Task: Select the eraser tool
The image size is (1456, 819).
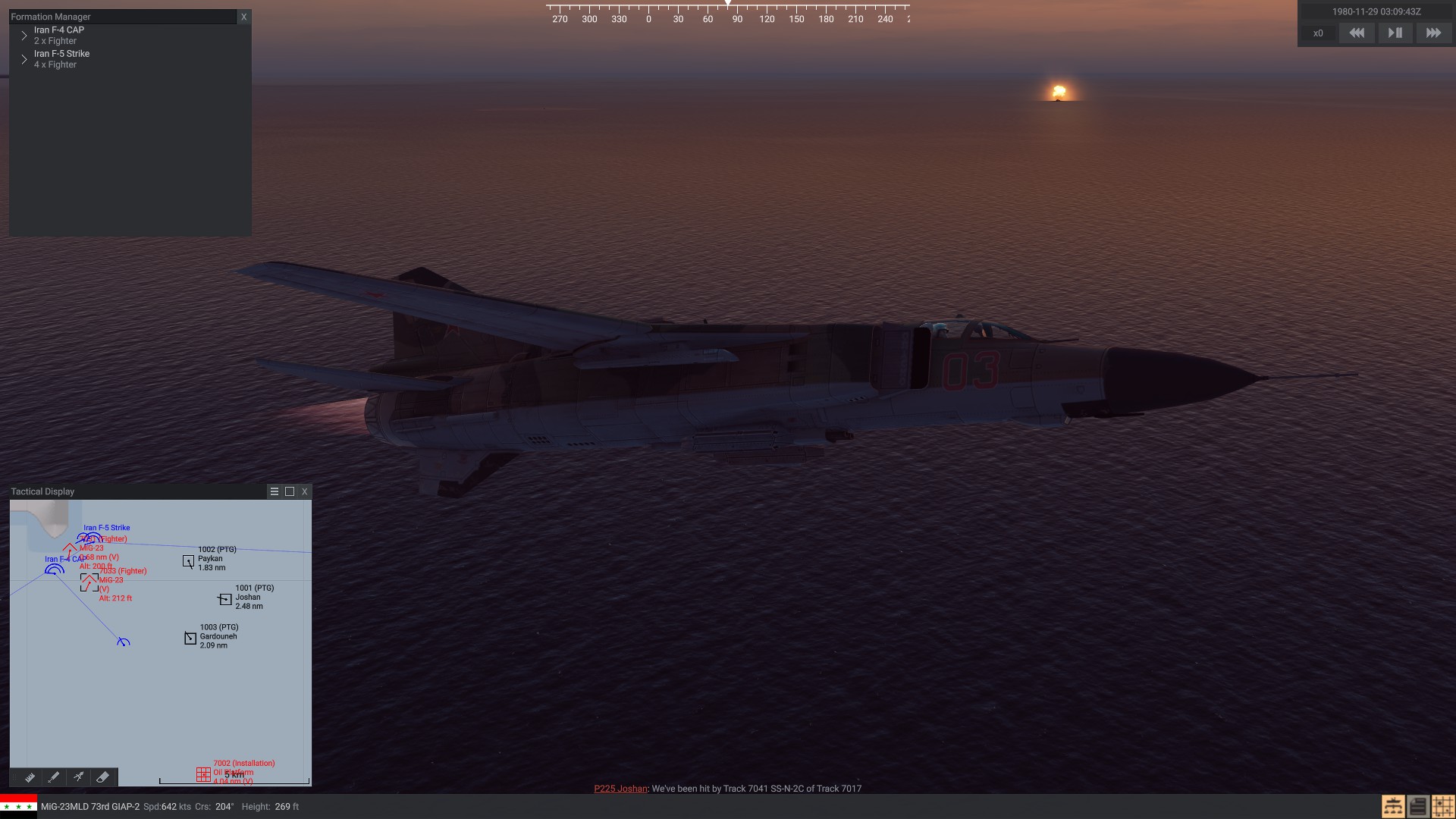Action: pos(103,777)
